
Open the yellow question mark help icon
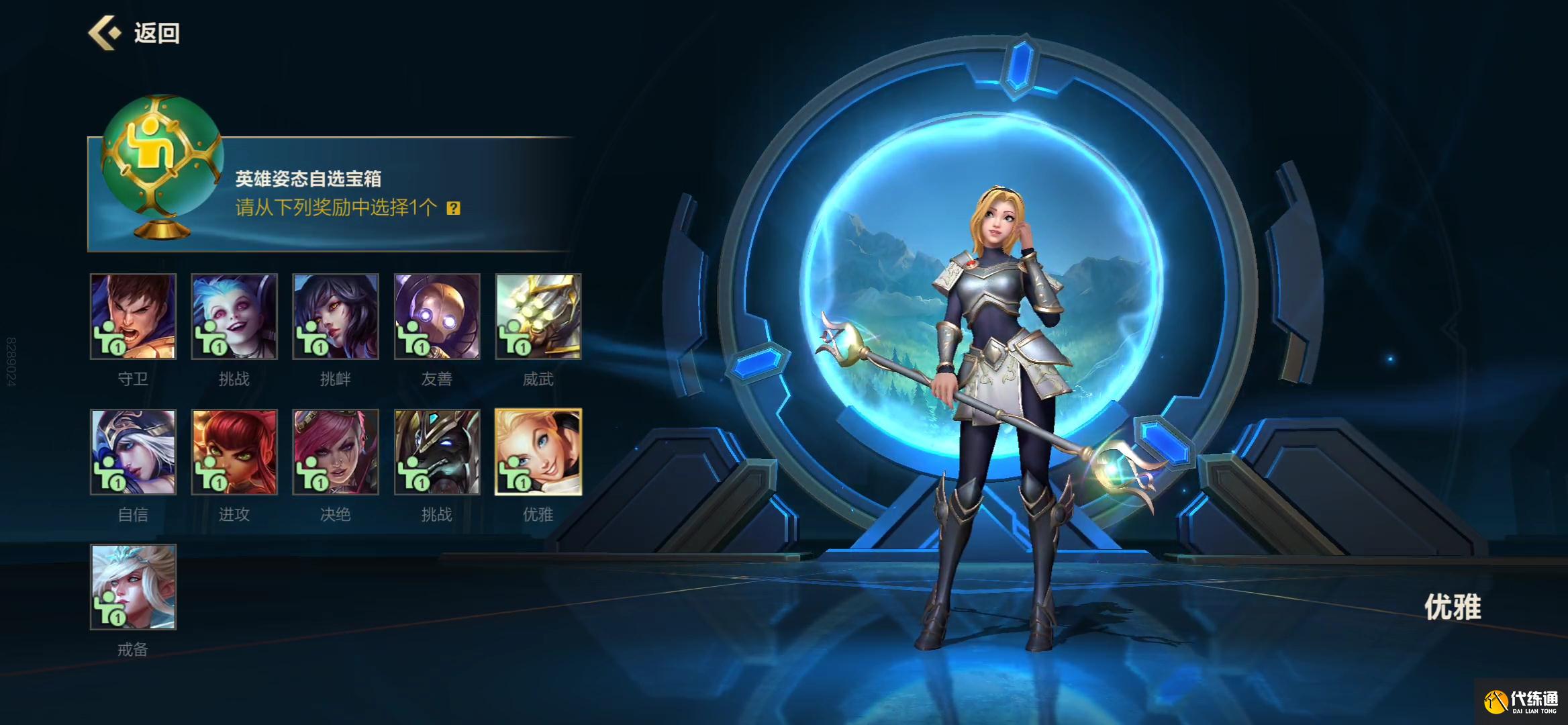click(x=454, y=208)
